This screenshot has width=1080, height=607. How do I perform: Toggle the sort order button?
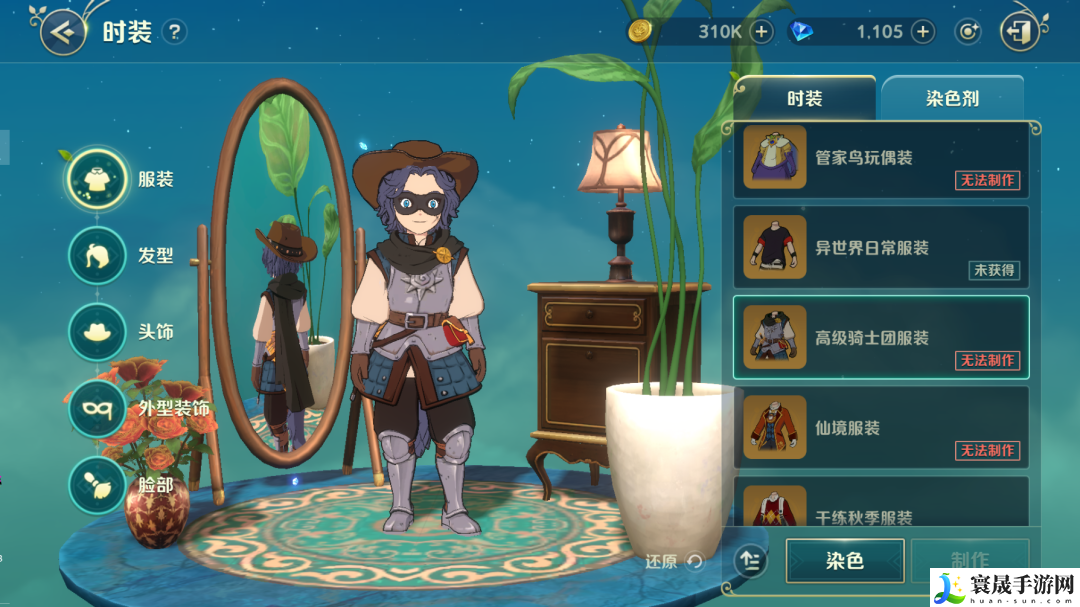[x=751, y=561]
